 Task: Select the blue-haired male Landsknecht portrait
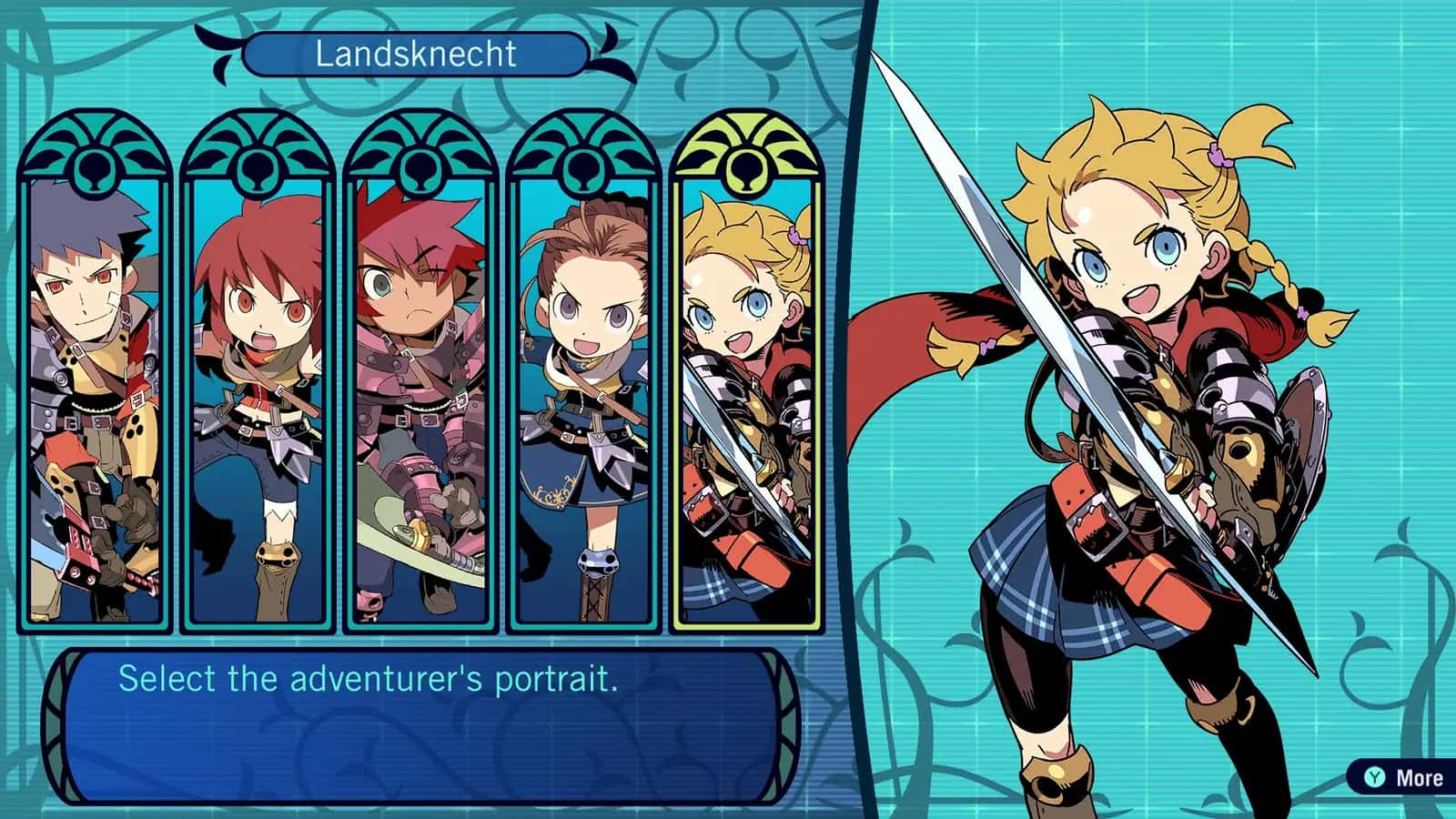point(91,382)
